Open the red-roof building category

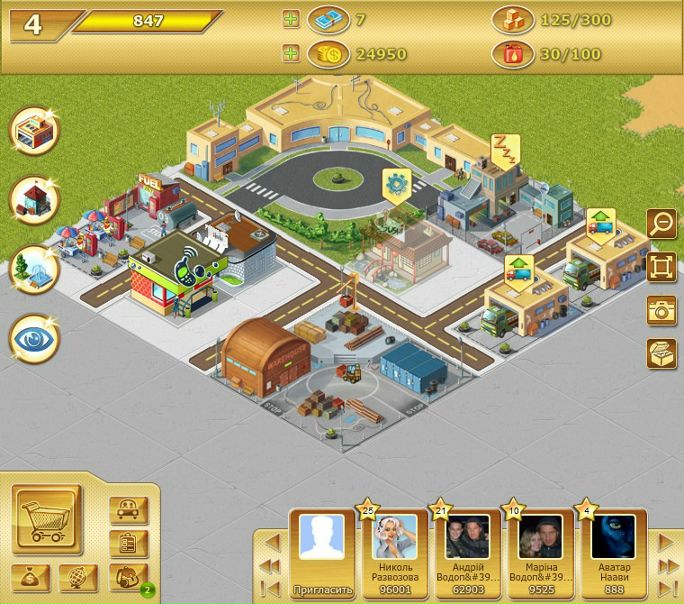pyautogui.click(x=35, y=199)
